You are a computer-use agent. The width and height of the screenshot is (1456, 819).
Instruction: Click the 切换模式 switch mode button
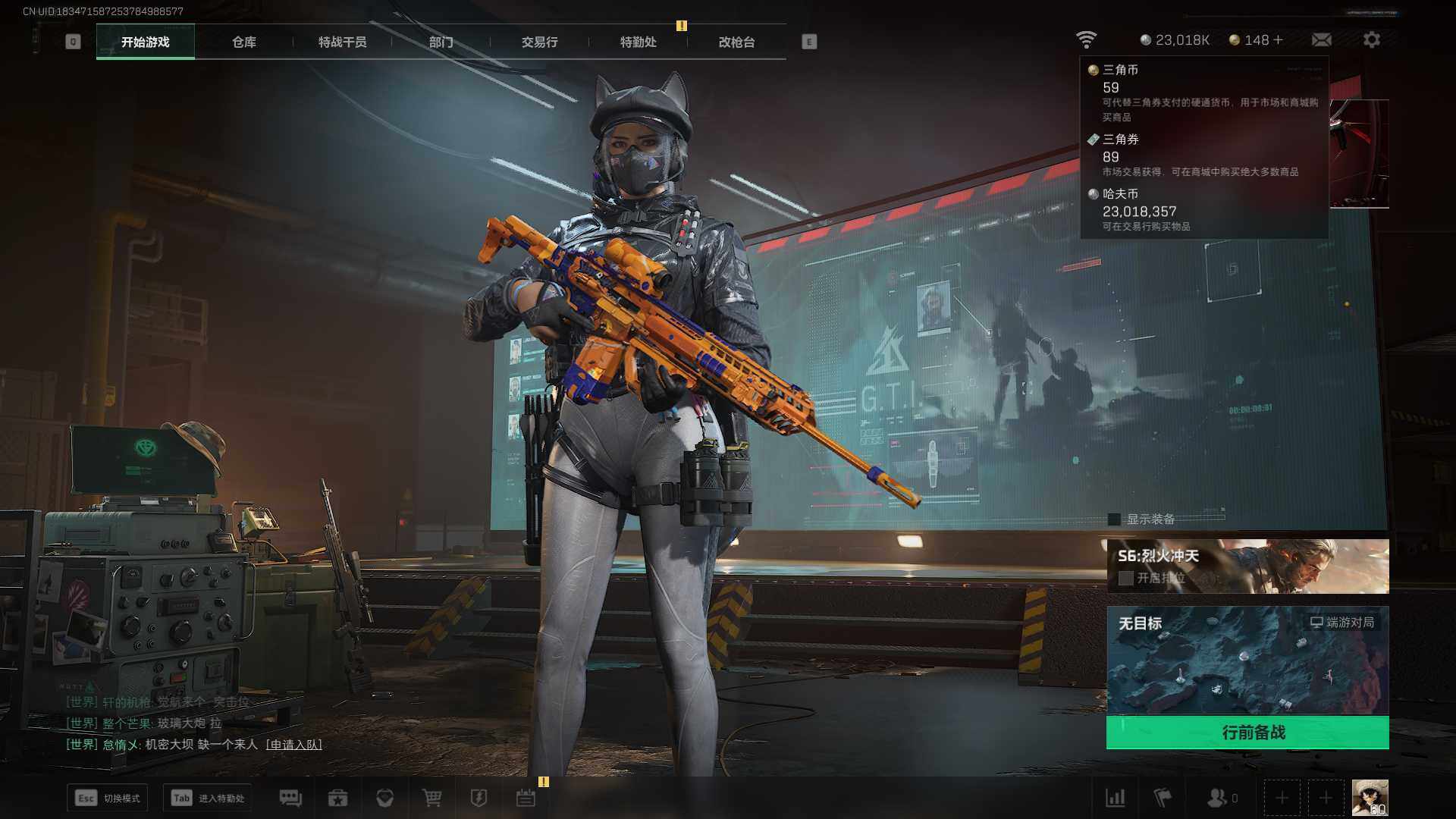108,798
